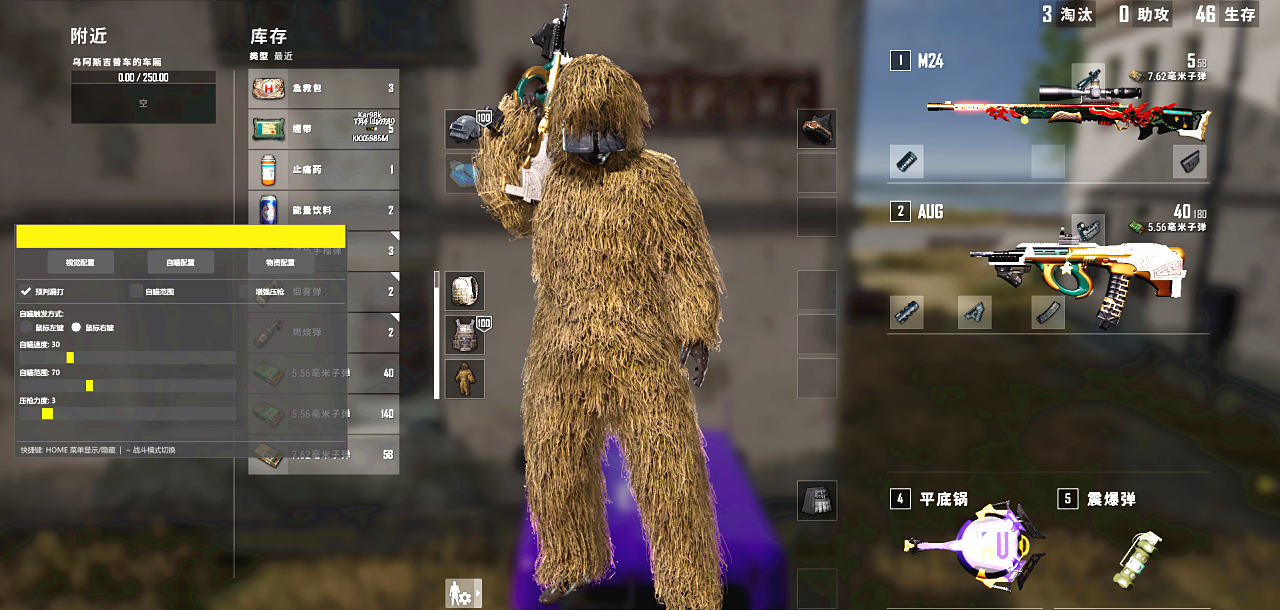The height and width of the screenshot is (610, 1280).
Task: Open the character customization gear icon
Action: point(463,593)
